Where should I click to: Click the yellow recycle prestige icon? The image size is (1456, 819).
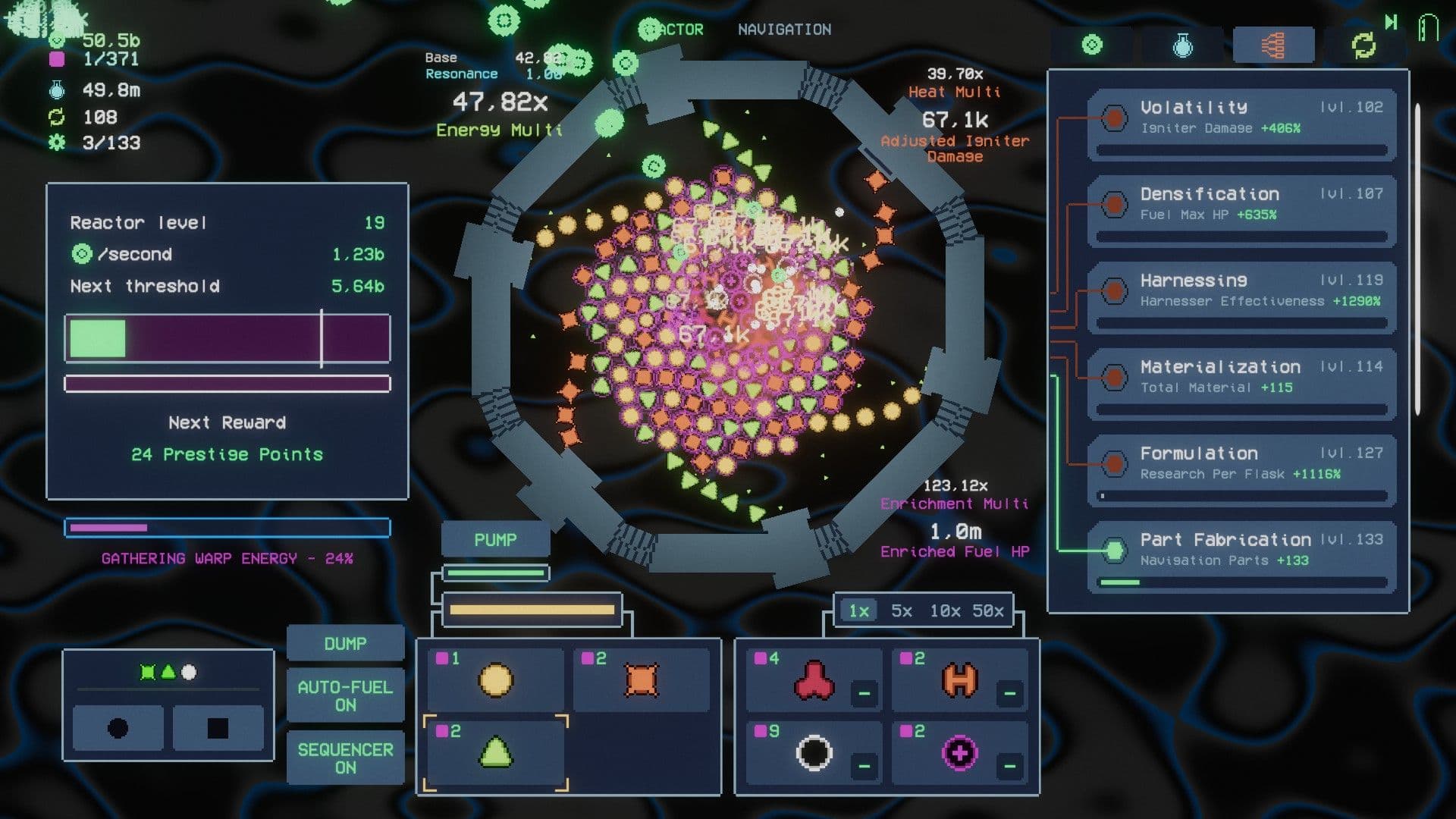1363,44
